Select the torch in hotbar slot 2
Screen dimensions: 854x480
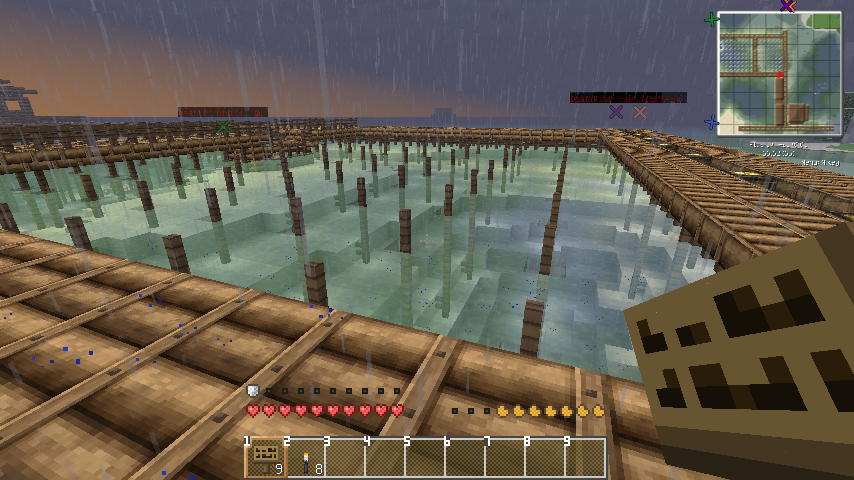(x=306, y=457)
